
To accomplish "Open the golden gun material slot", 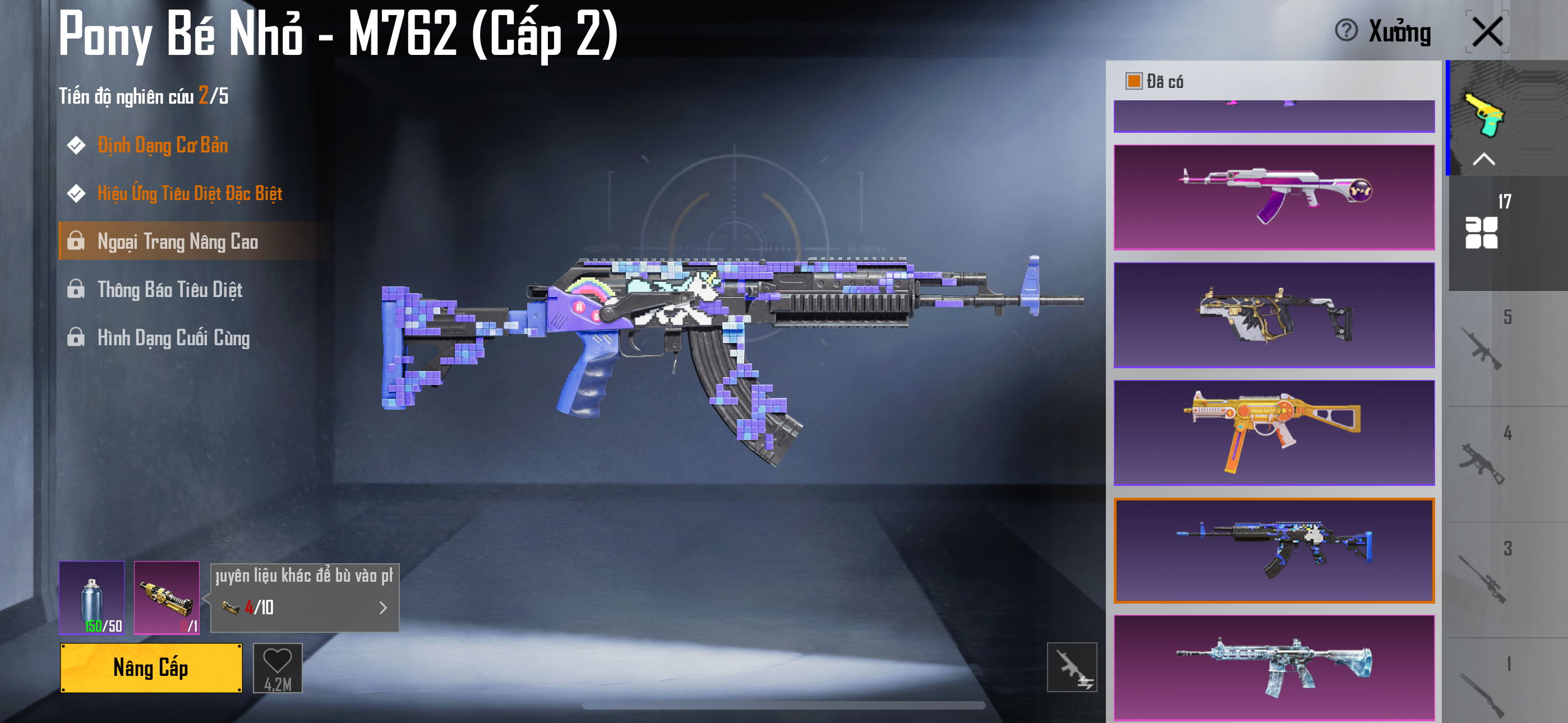I will click(166, 597).
